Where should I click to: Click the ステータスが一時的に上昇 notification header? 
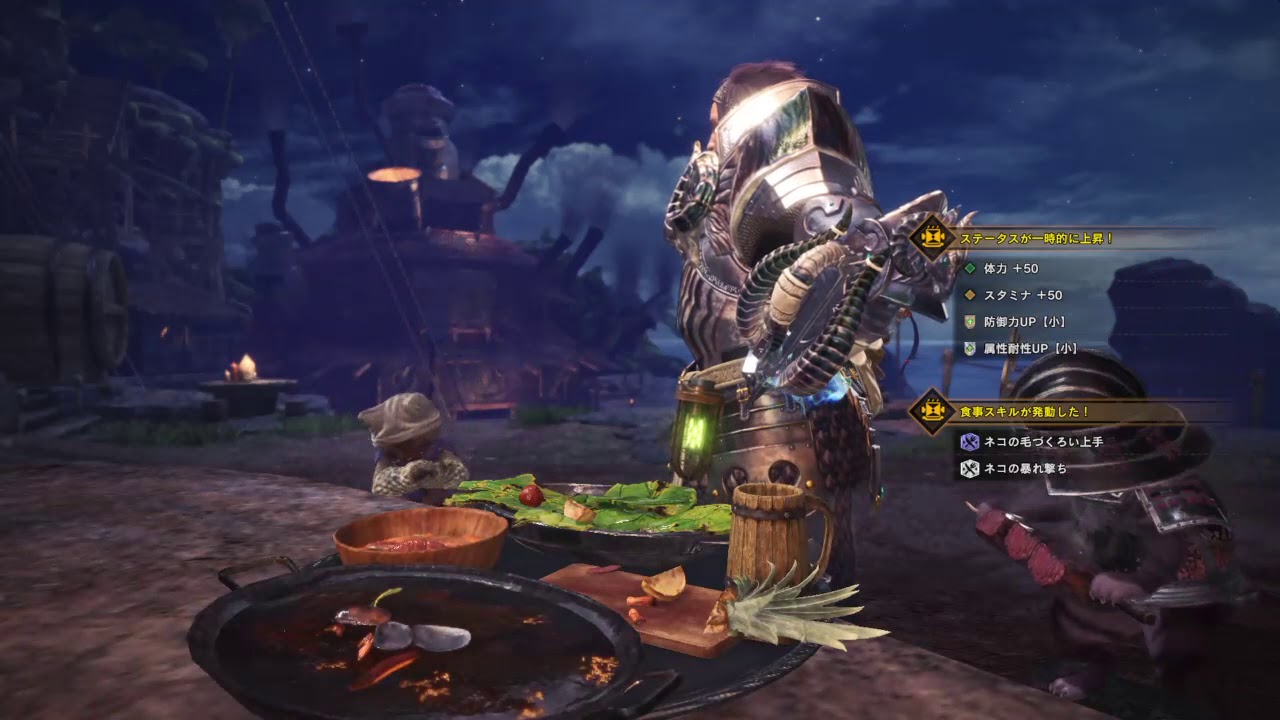coord(1036,239)
